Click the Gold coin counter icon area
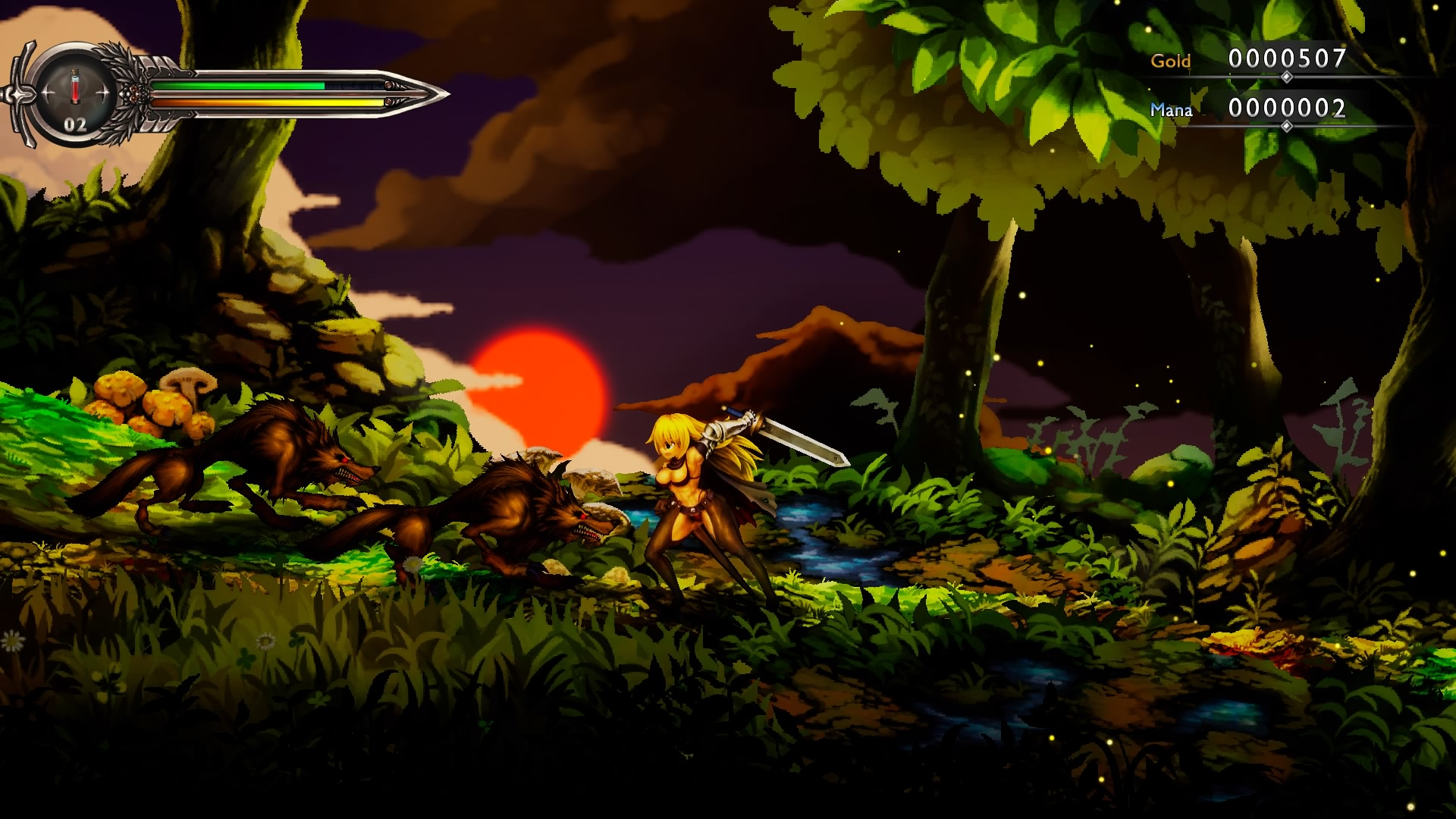Screen dimensions: 1456x819 pos(1172,60)
